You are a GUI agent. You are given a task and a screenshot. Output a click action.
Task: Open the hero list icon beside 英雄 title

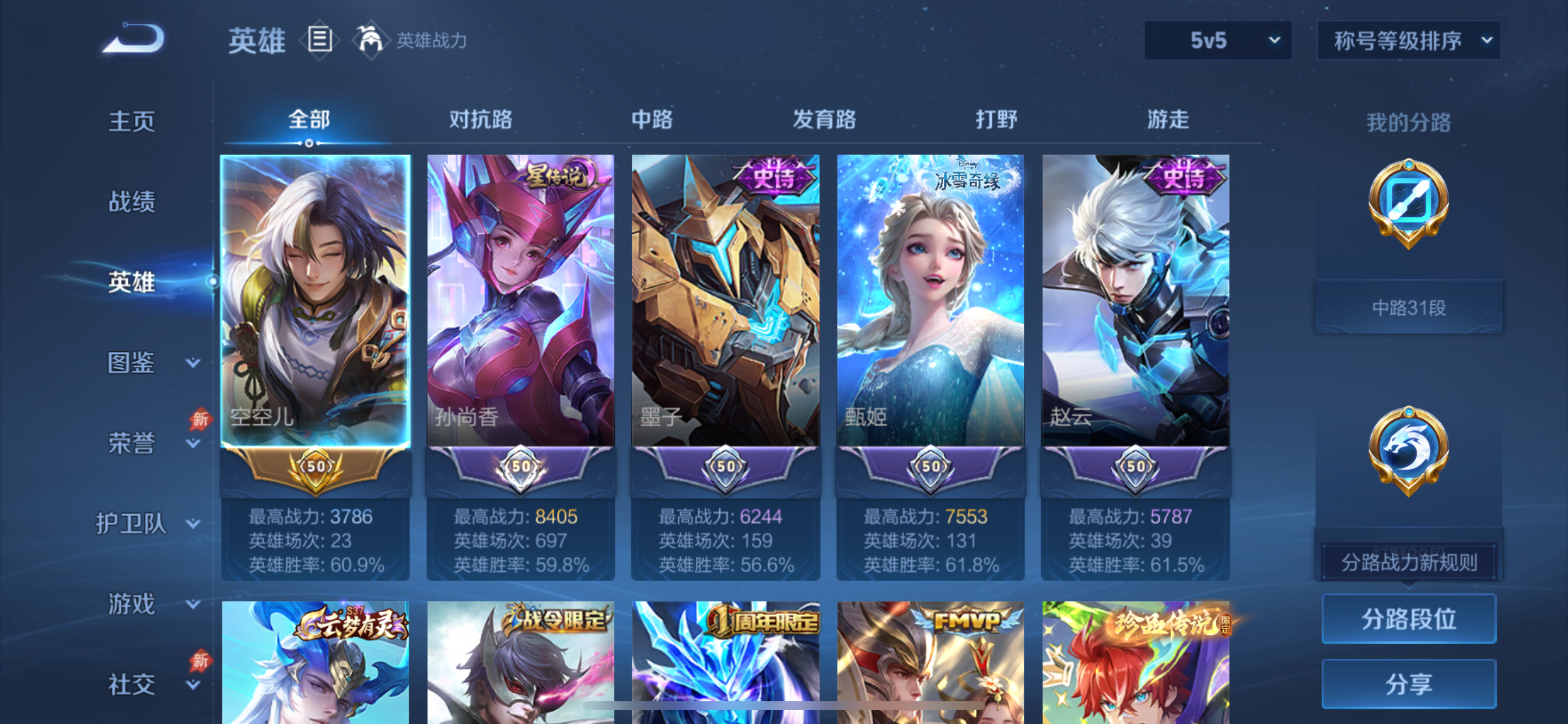coord(319,40)
